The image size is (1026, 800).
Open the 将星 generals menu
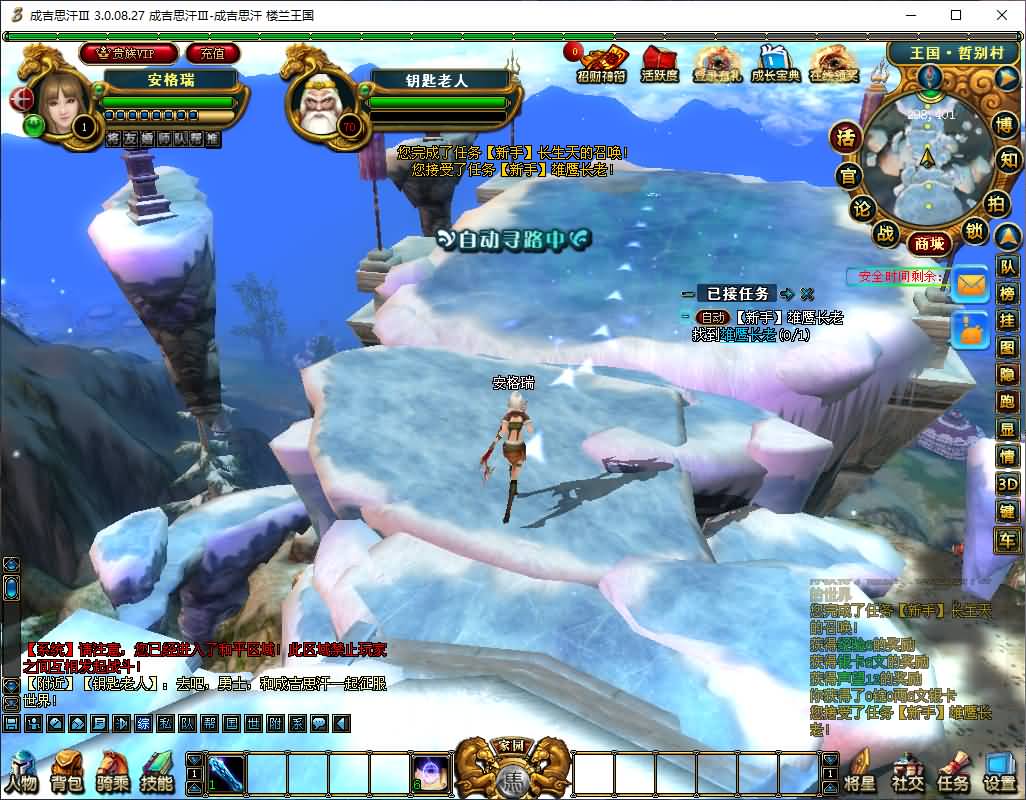[x=861, y=773]
